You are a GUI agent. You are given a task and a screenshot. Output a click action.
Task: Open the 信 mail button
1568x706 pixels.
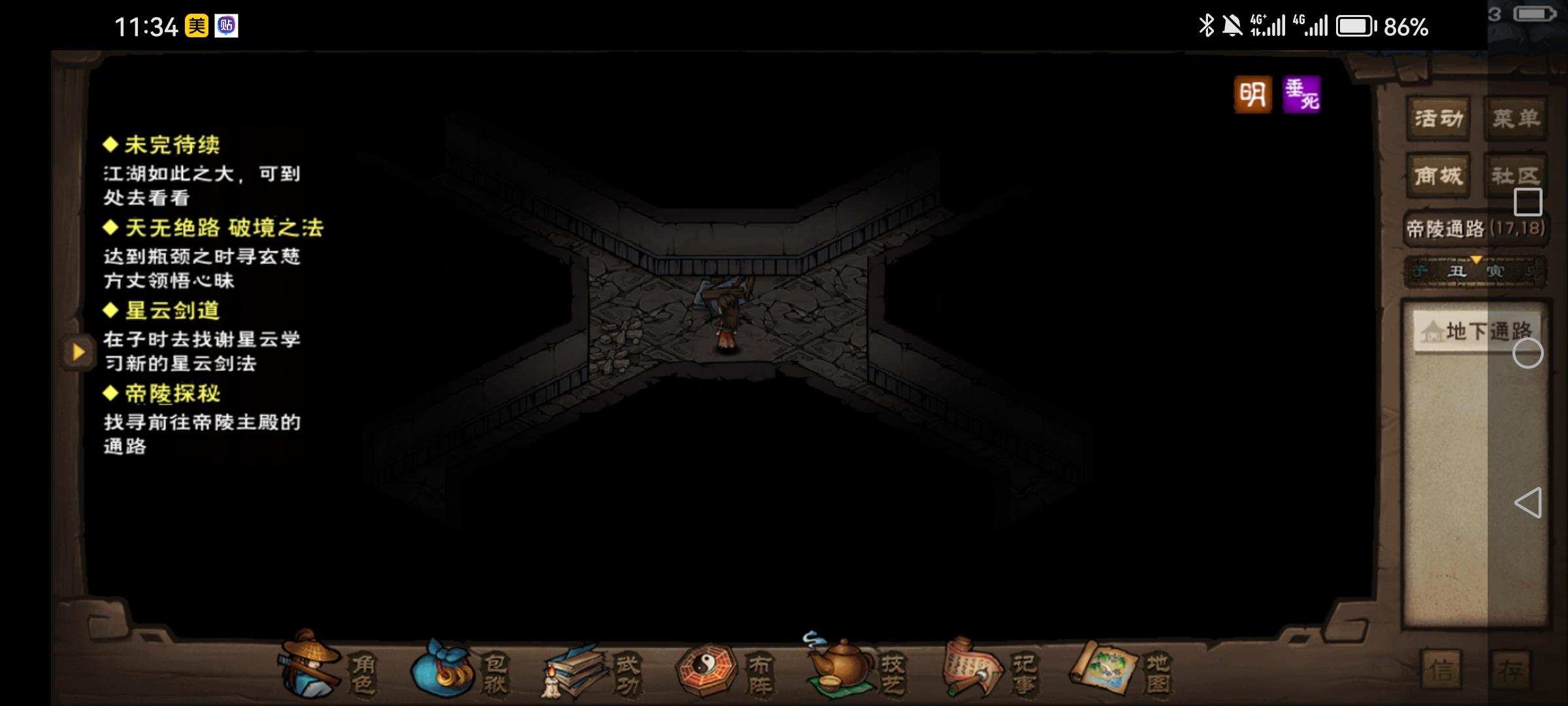tap(1442, 669)
